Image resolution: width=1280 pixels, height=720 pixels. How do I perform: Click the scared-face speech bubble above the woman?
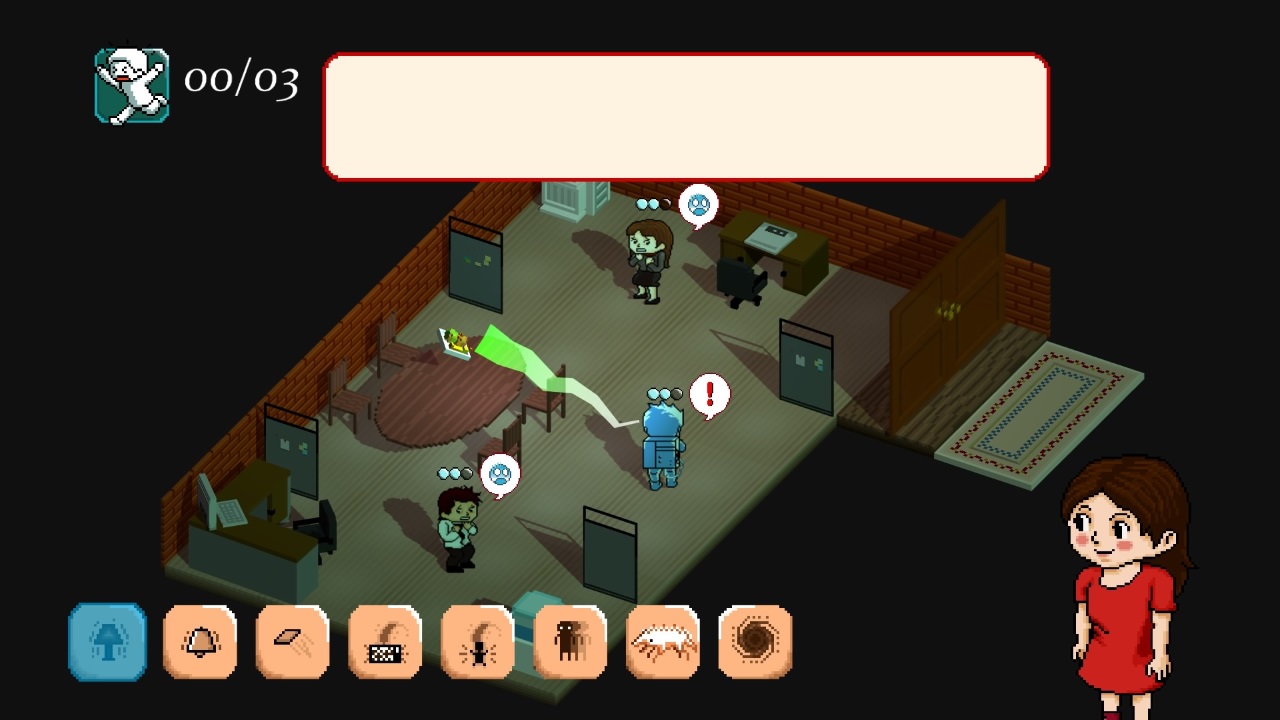coord(700,205)
